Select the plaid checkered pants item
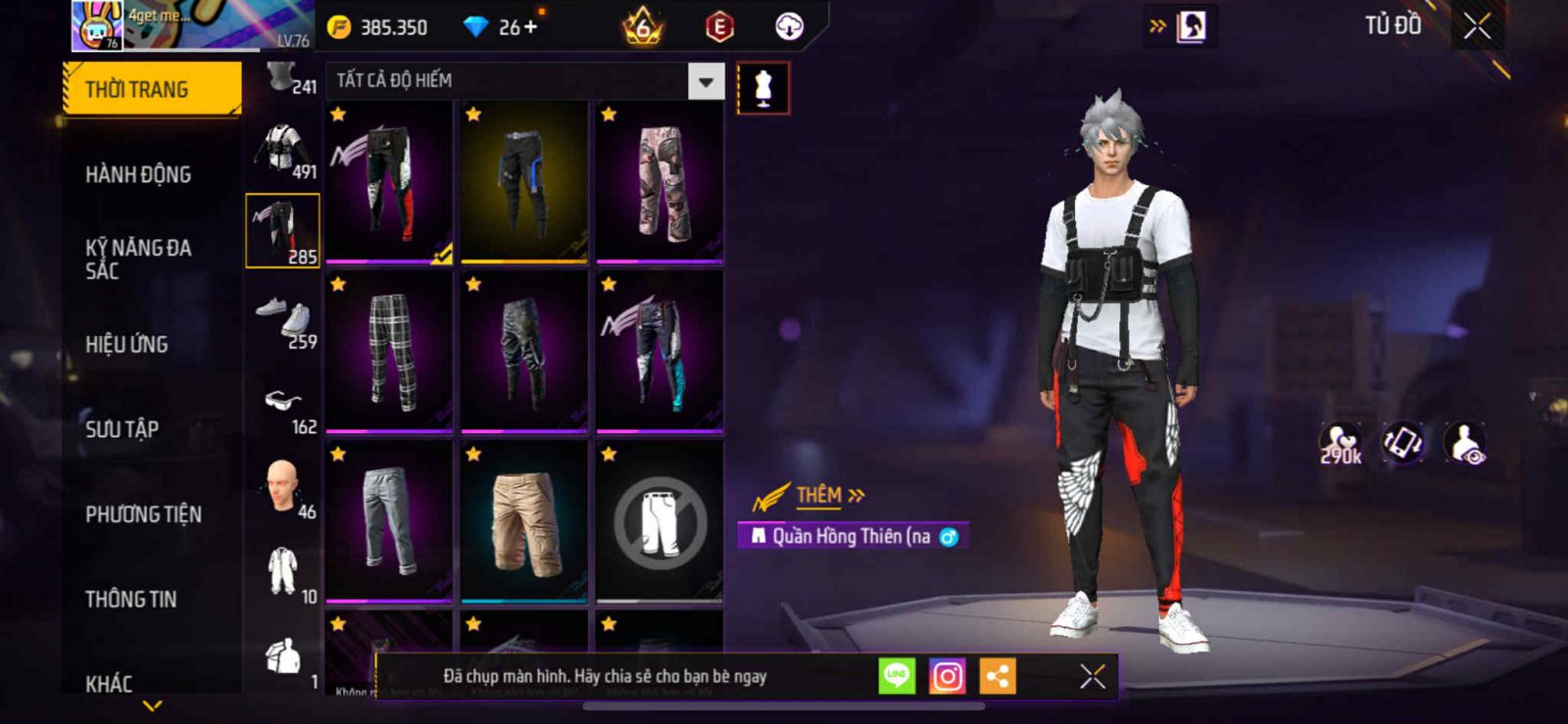The height and width of the screenshot is (724, 1568). click(389, 352)
